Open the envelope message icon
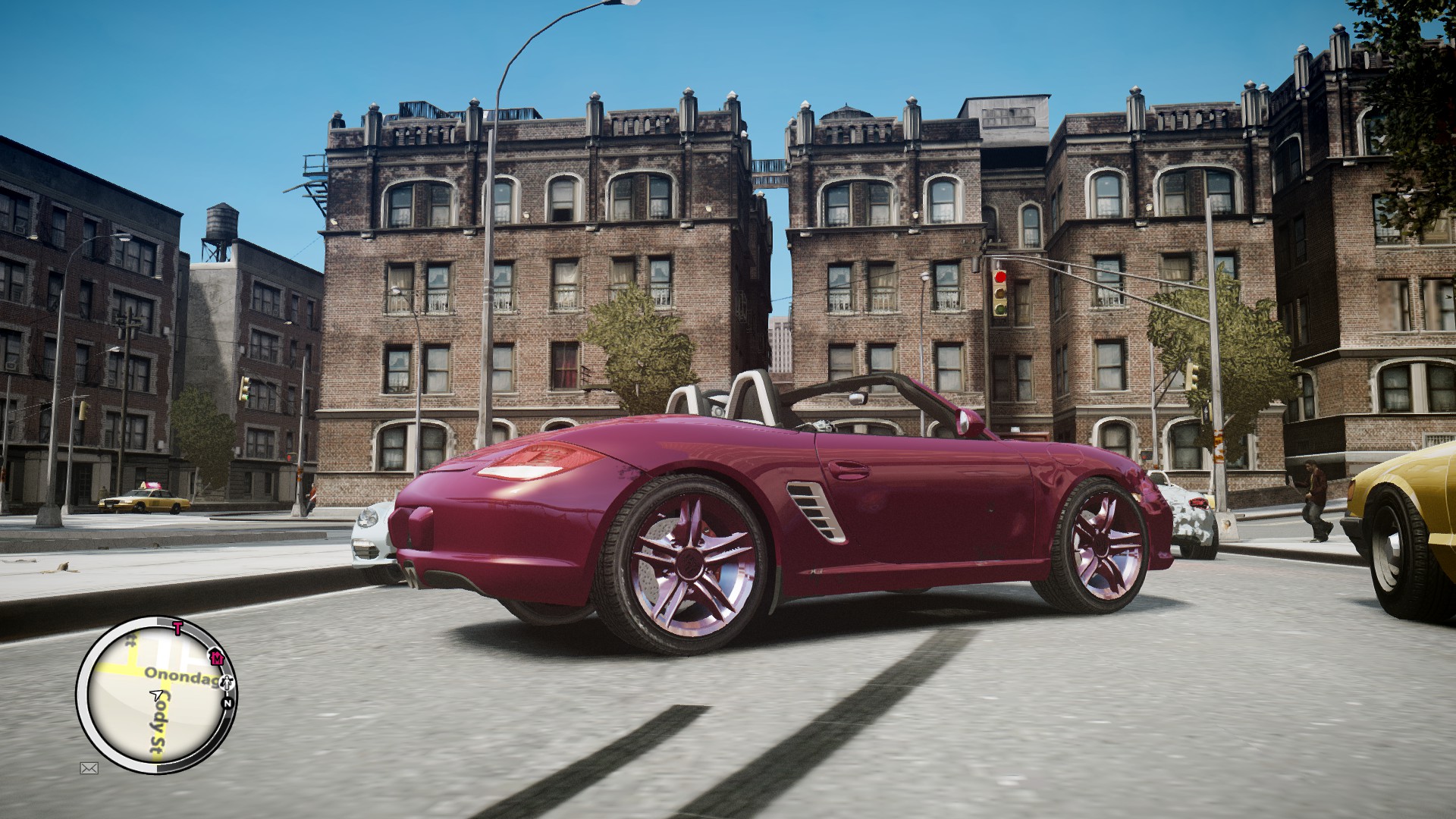This screenshot has height=819, width=1456. (89, 768)
